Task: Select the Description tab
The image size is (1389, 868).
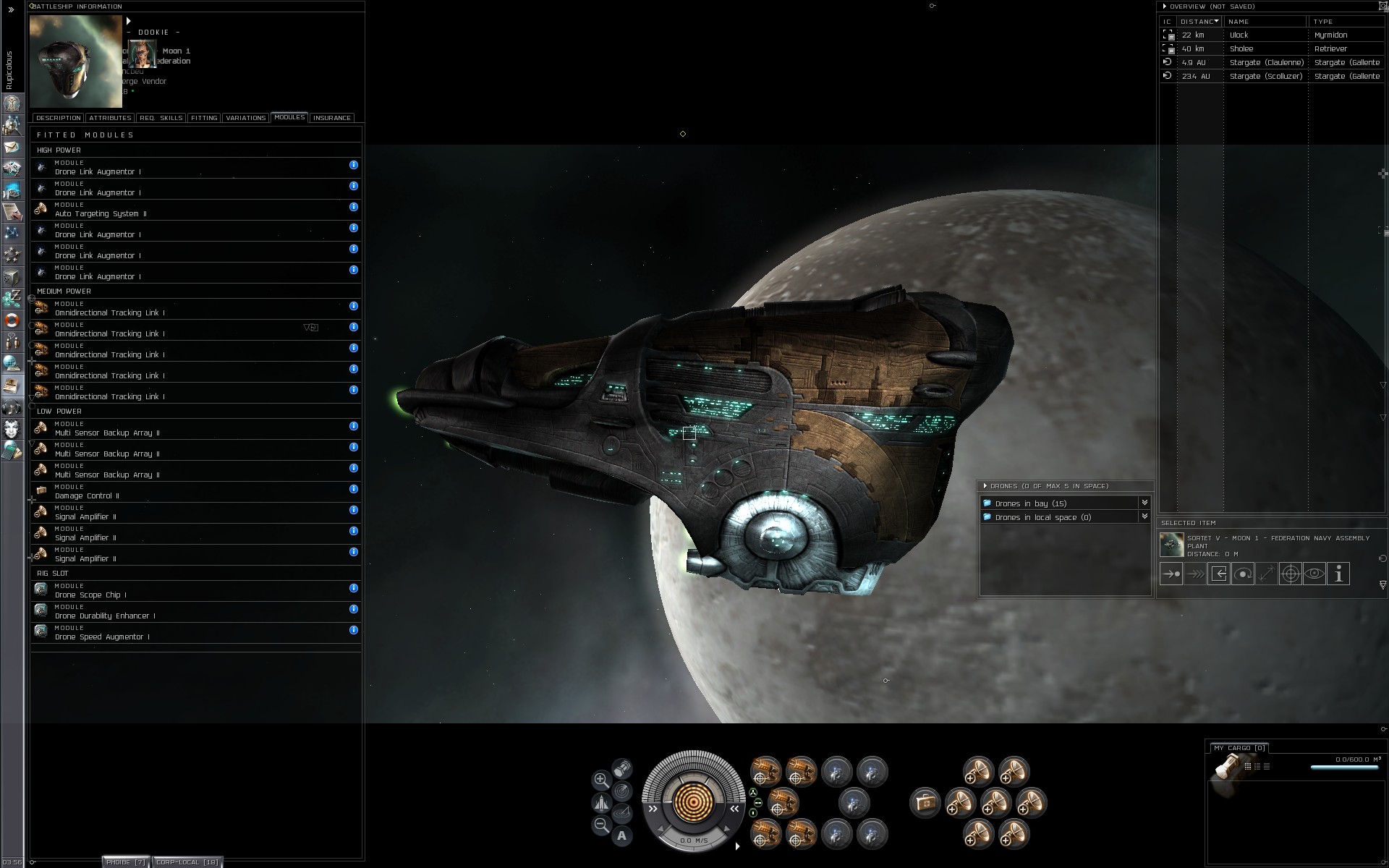Action: click(x=58, y=118)
